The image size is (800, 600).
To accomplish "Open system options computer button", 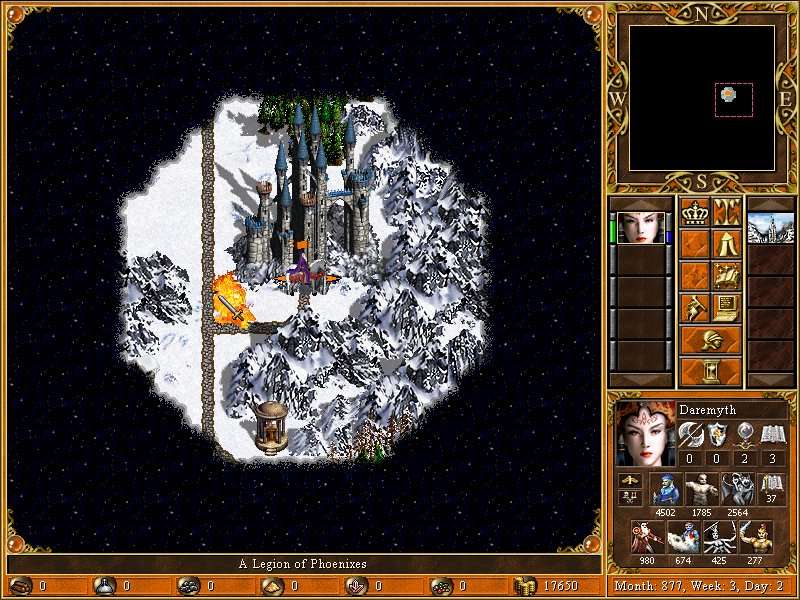I will [x=726, y=307].
